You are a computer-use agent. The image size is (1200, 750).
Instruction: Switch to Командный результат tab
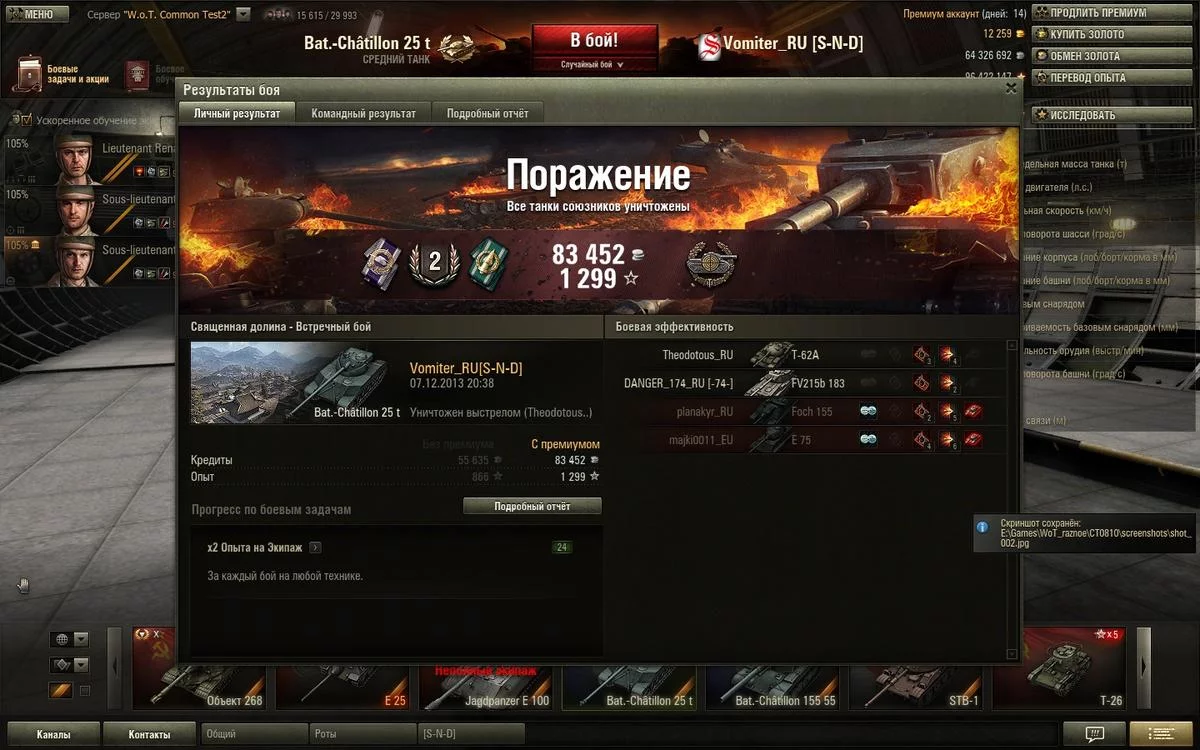(363, 114)
